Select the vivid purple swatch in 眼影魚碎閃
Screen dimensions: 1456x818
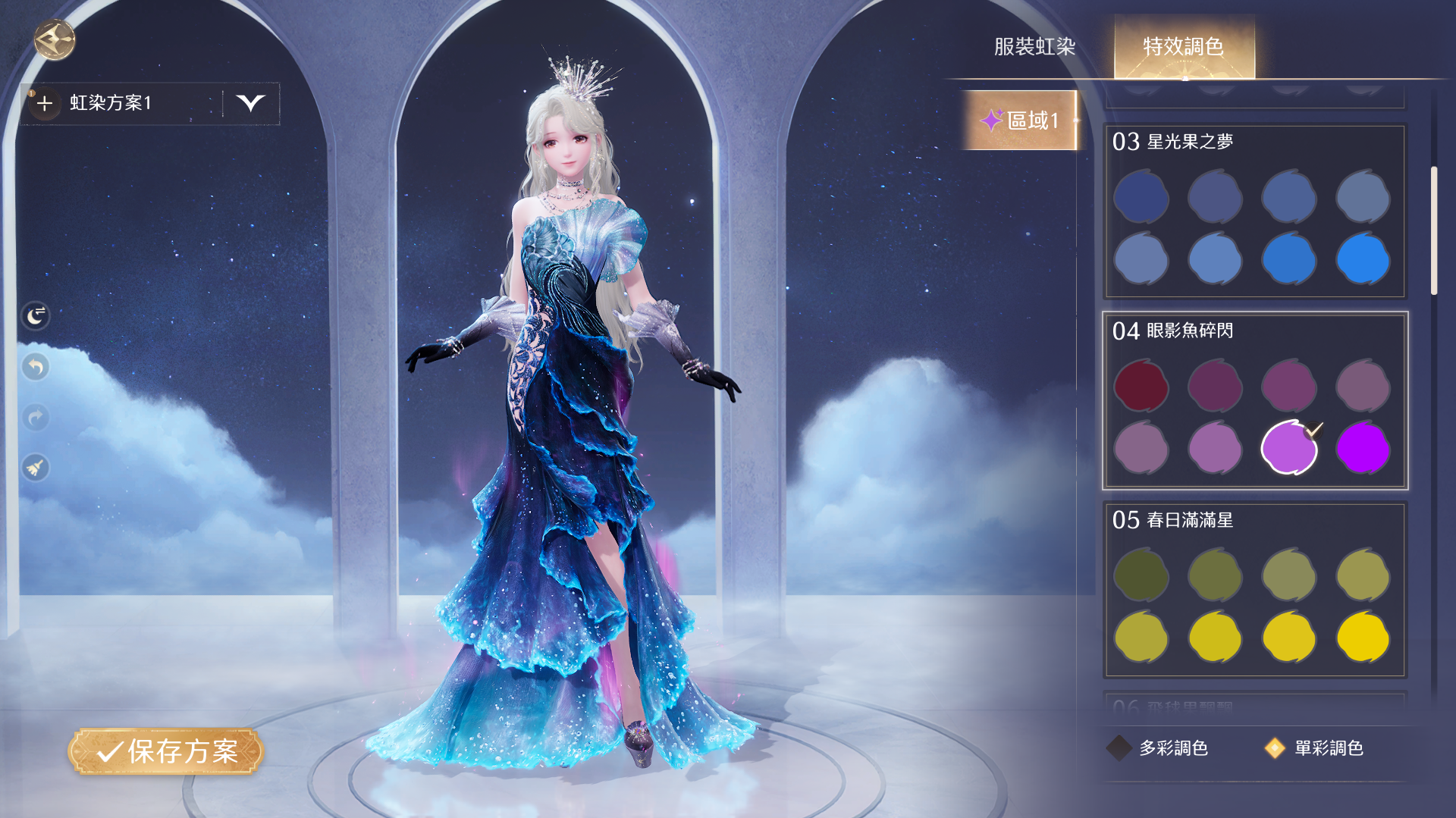[x=1363, y=448]
